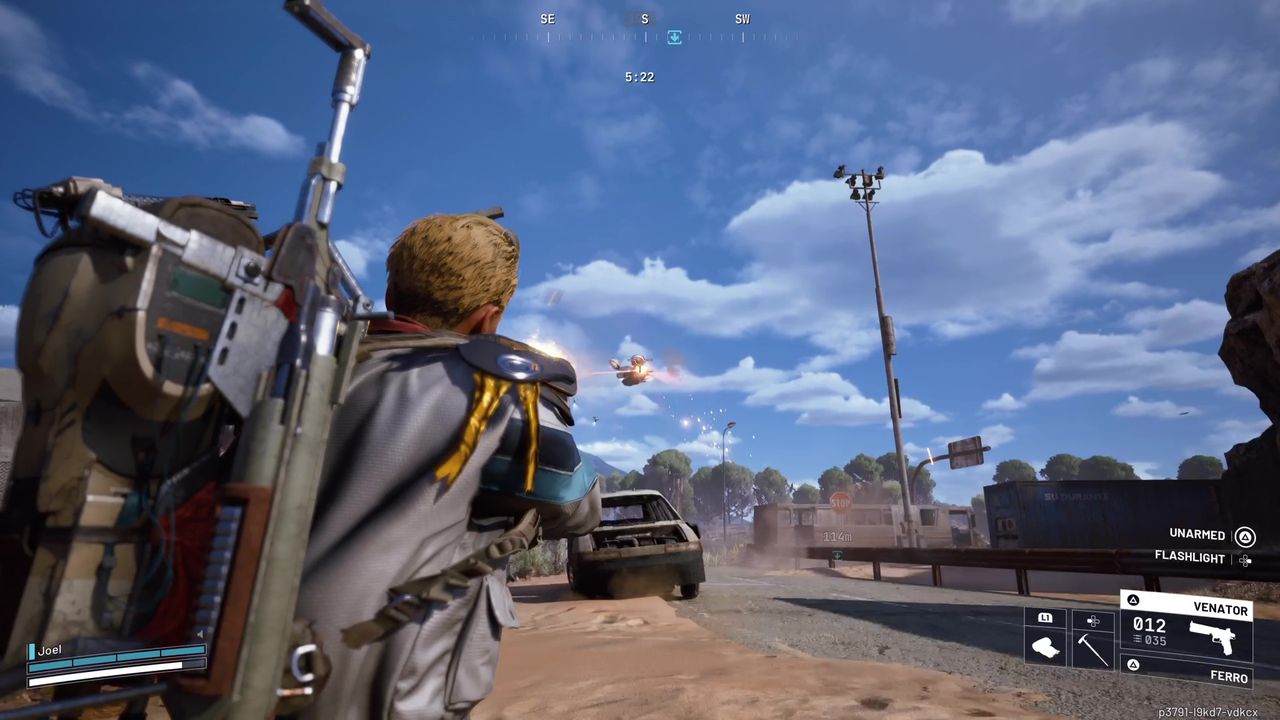Expand the FERRO weapon slot
1280x720 pixels.
click(1229, 676)
